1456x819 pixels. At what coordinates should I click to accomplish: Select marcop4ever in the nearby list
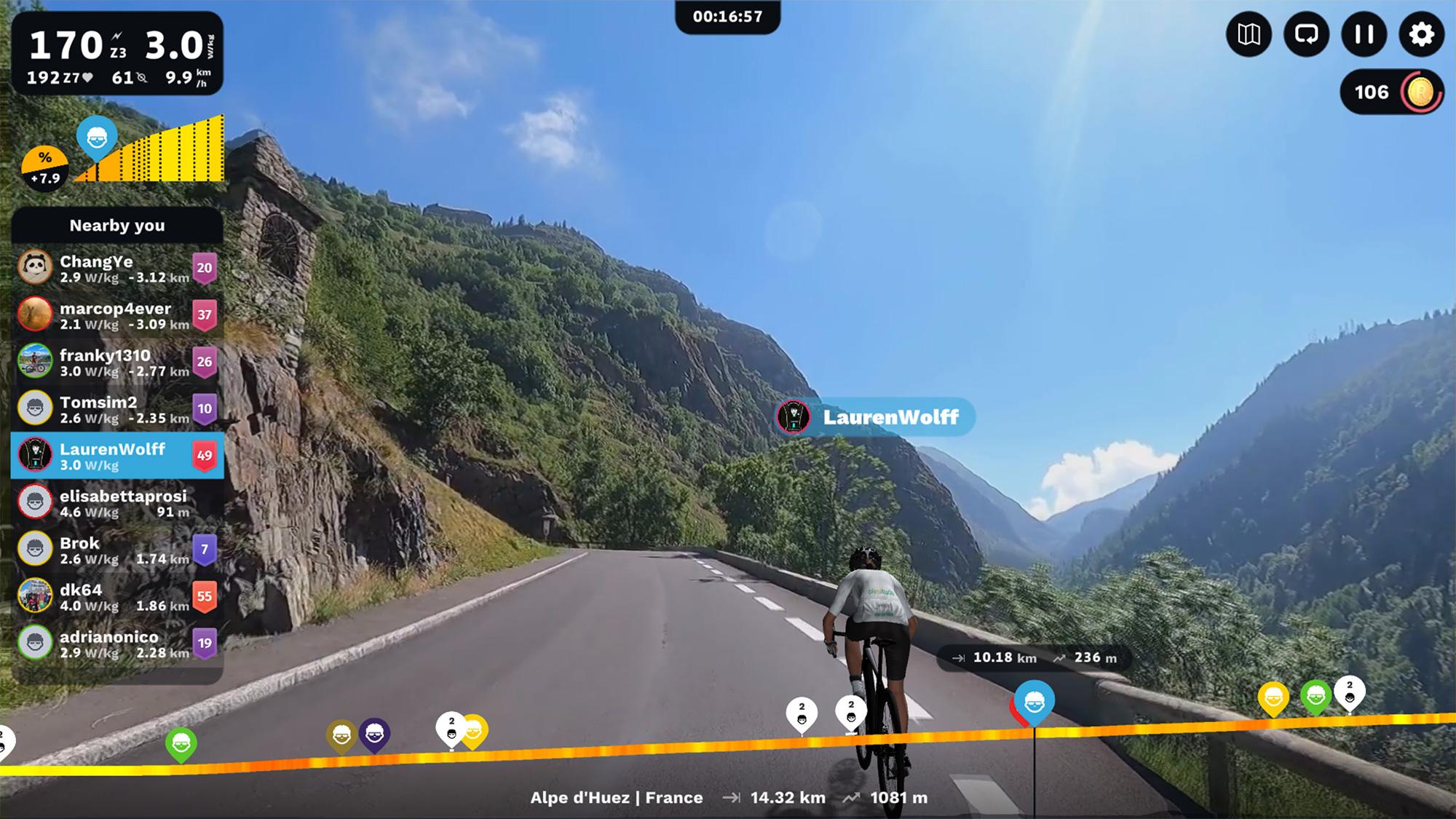pyautogui.click(x=116, y=315)
